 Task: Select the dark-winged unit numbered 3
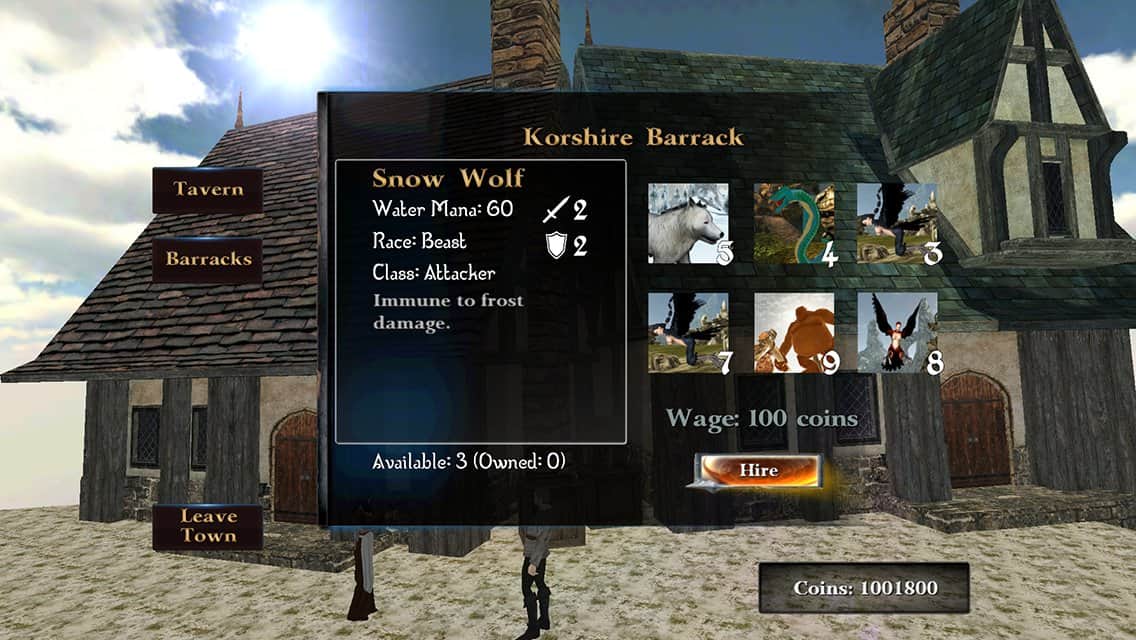click(x=898, y=224)
